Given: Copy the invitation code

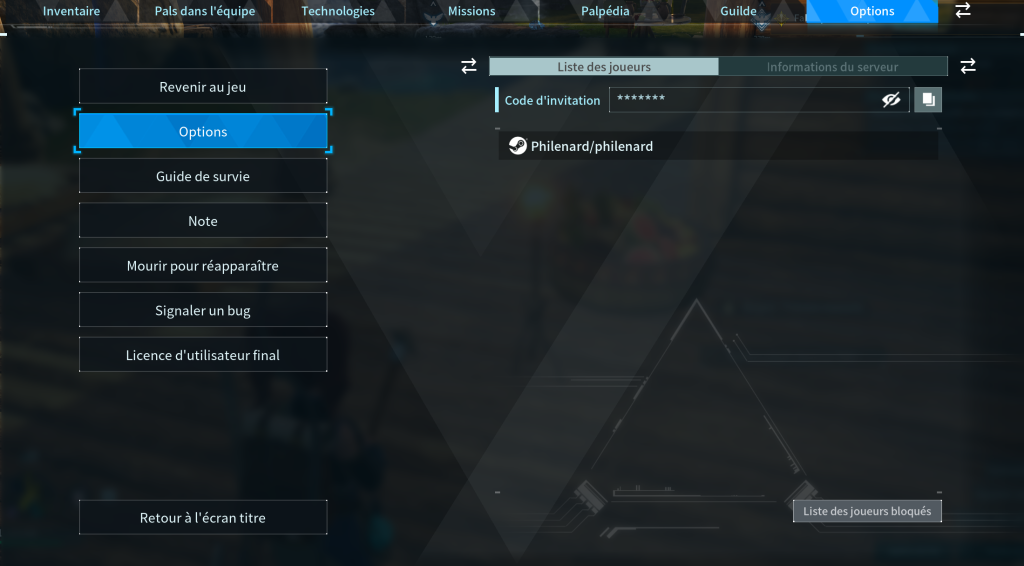Looking at the screenshot, I should click(928, 100).
